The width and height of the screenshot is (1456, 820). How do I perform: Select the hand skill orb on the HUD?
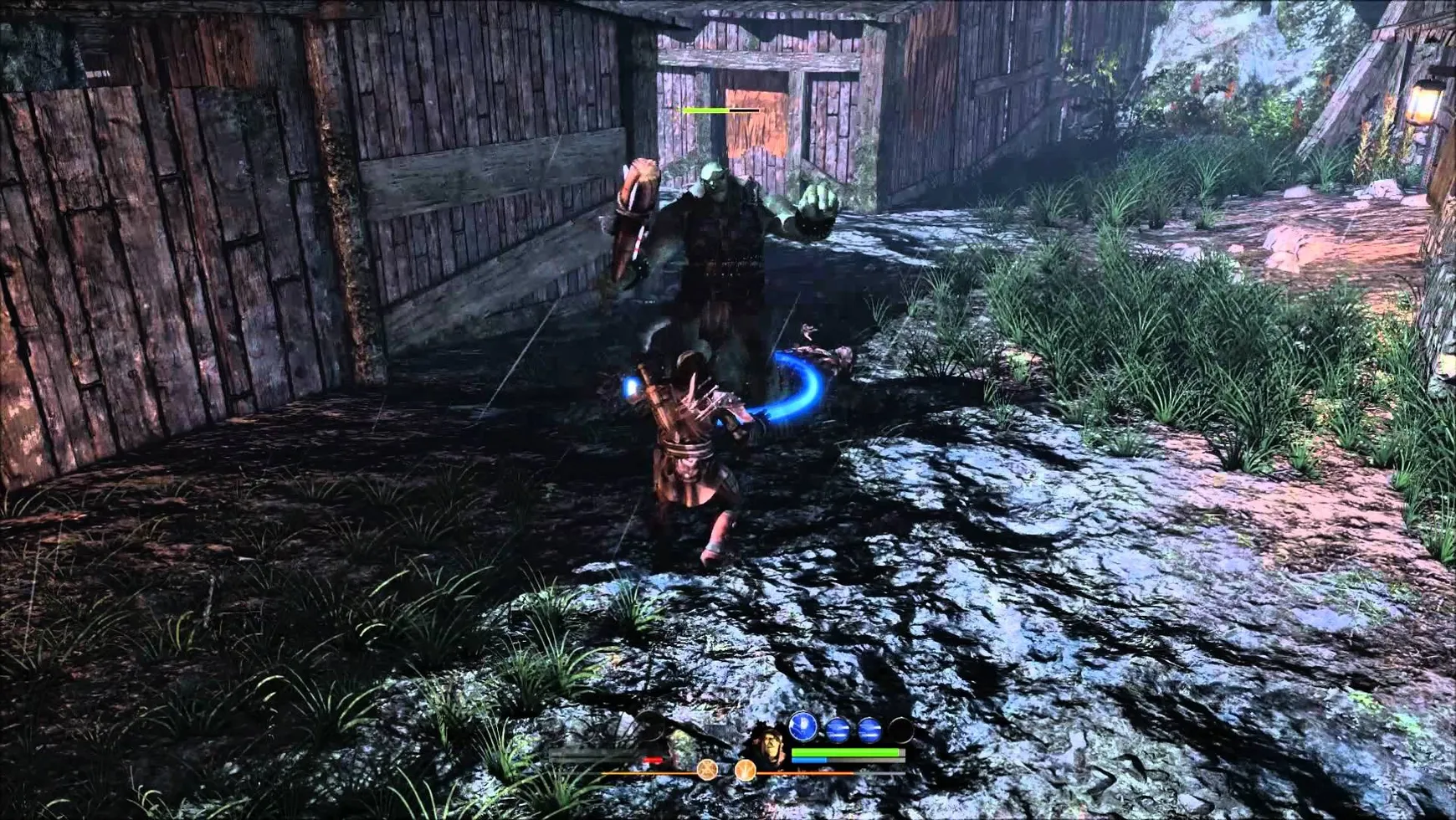tap(803, 727)
